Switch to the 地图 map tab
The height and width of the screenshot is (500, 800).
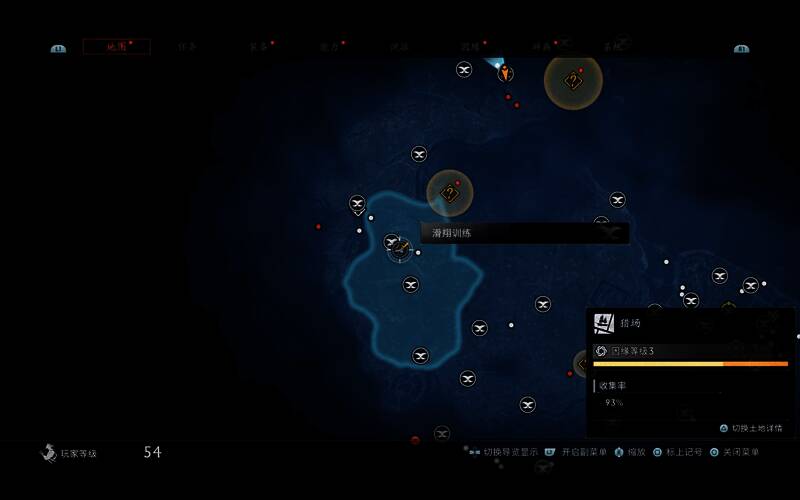pos(117,47)
